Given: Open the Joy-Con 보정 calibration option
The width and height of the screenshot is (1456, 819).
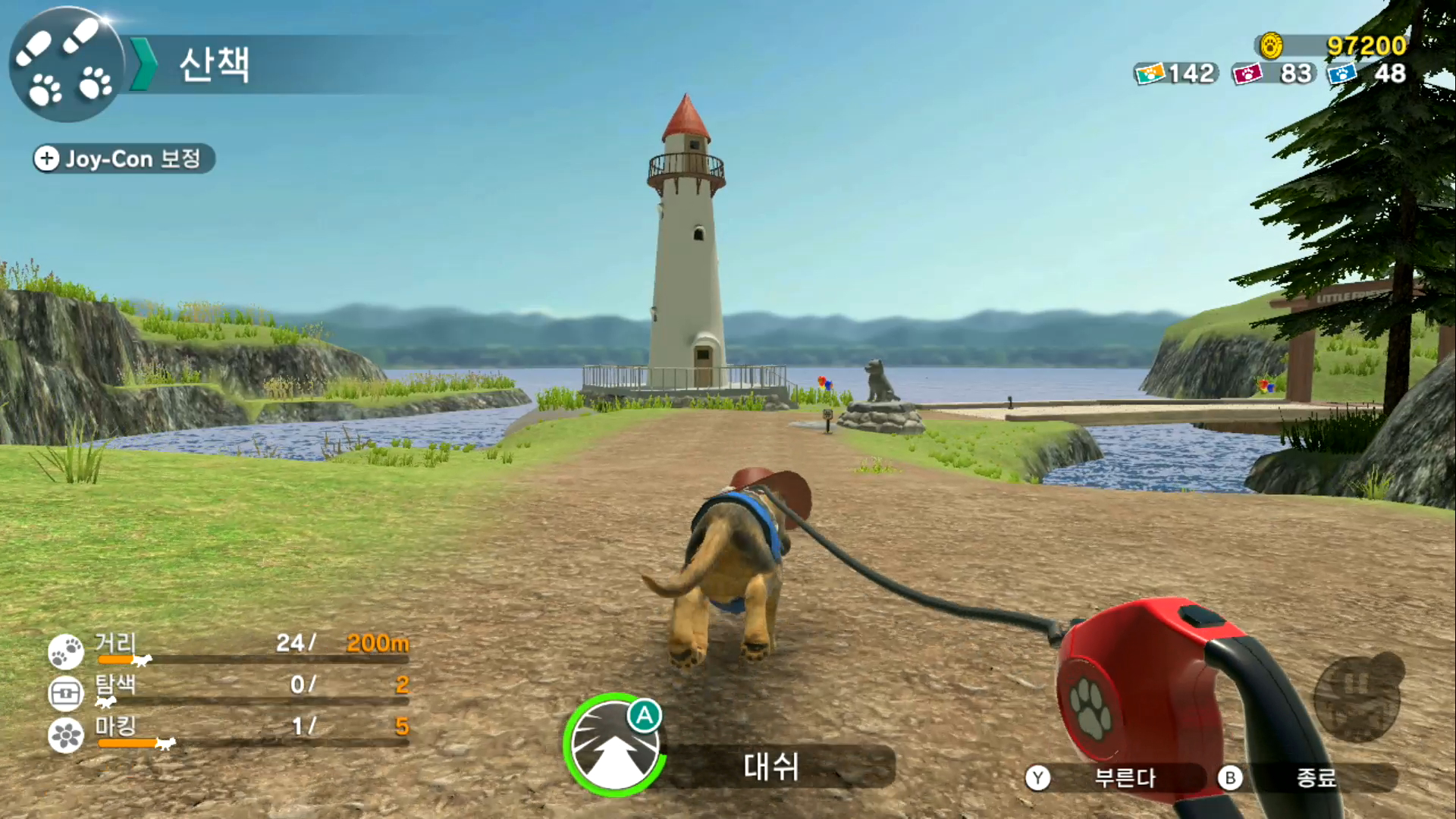Looking at the screenshot, I should pos(124,158).
